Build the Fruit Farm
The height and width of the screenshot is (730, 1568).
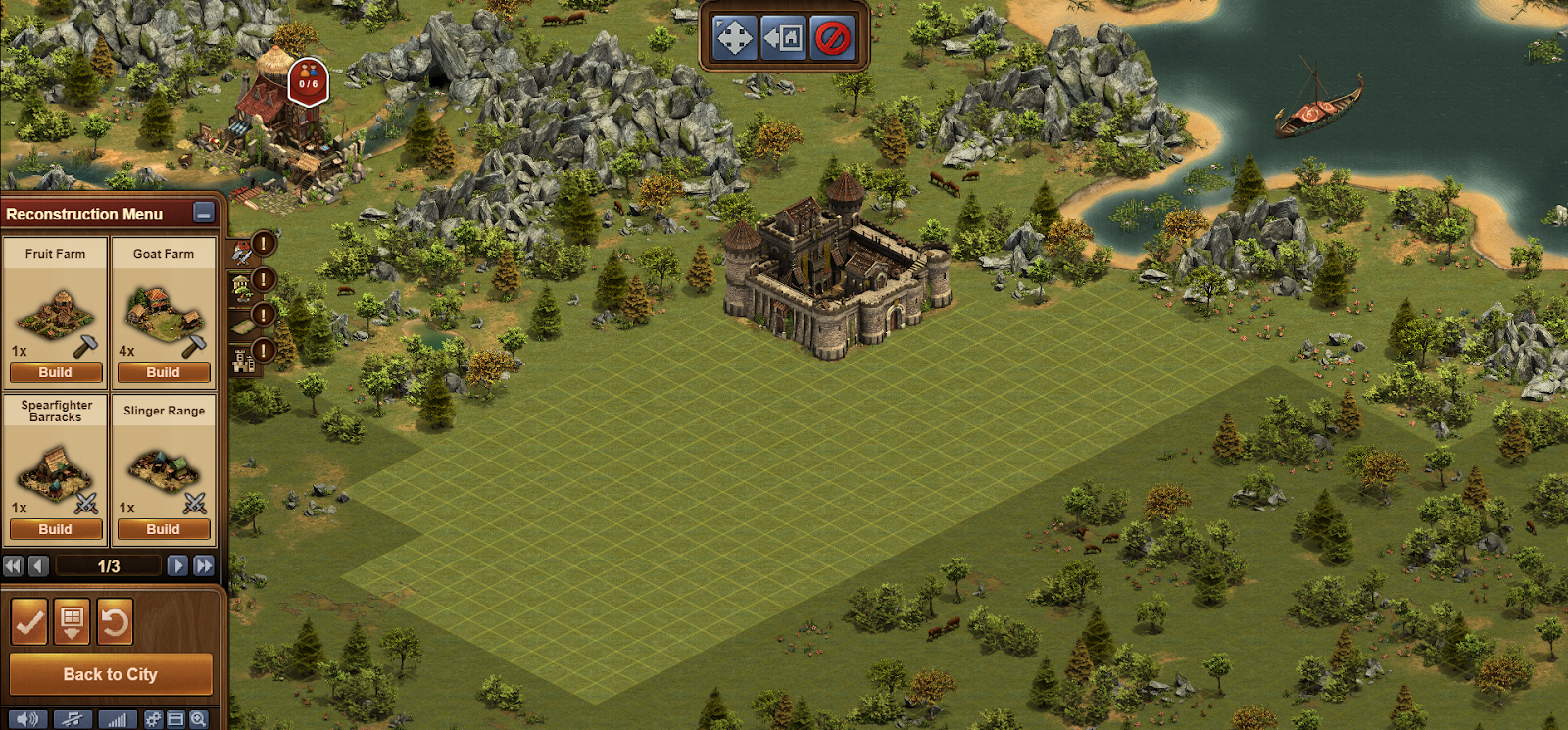(56, 372)
